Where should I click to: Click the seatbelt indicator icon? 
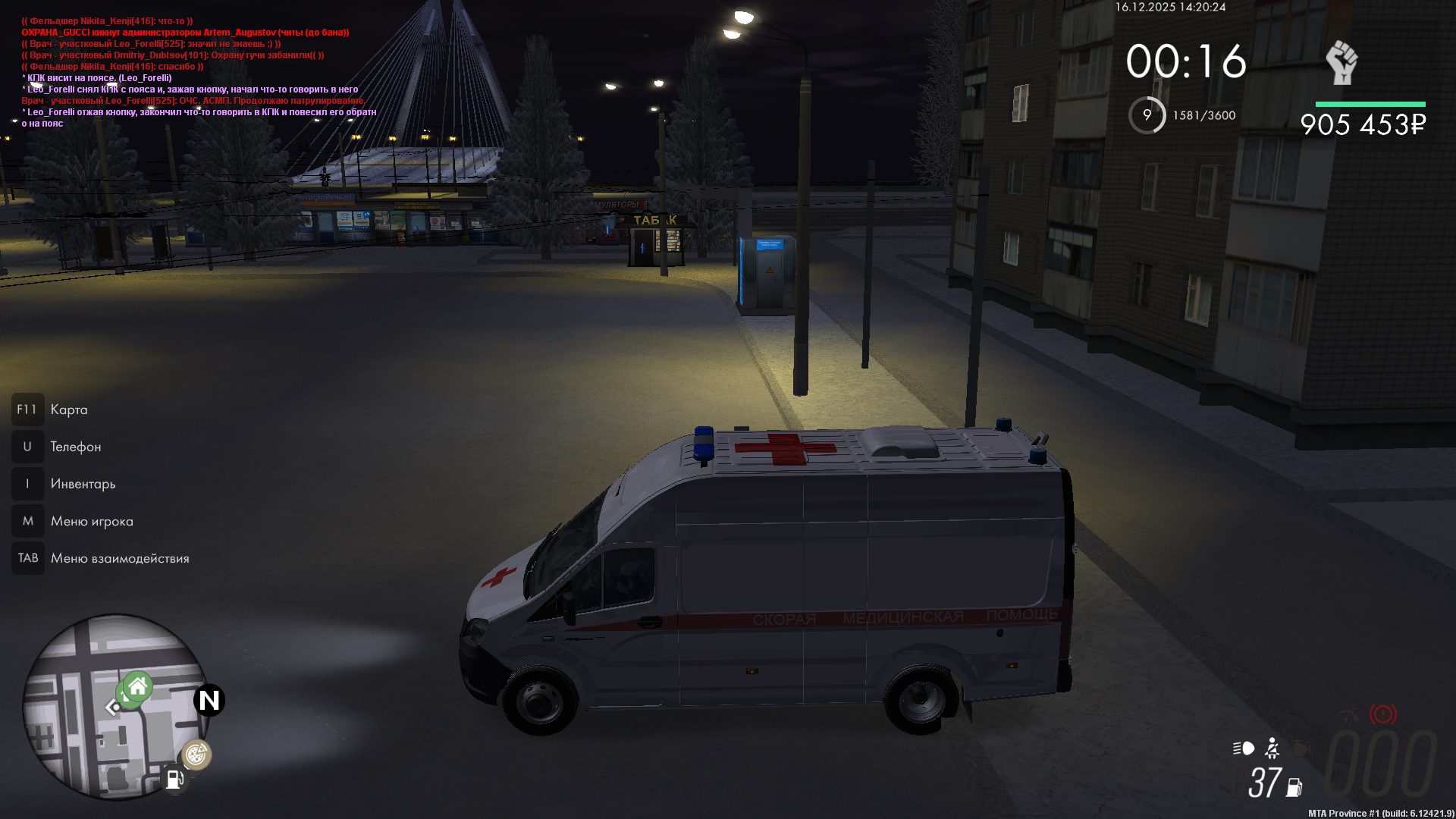tap(1272, 748)
